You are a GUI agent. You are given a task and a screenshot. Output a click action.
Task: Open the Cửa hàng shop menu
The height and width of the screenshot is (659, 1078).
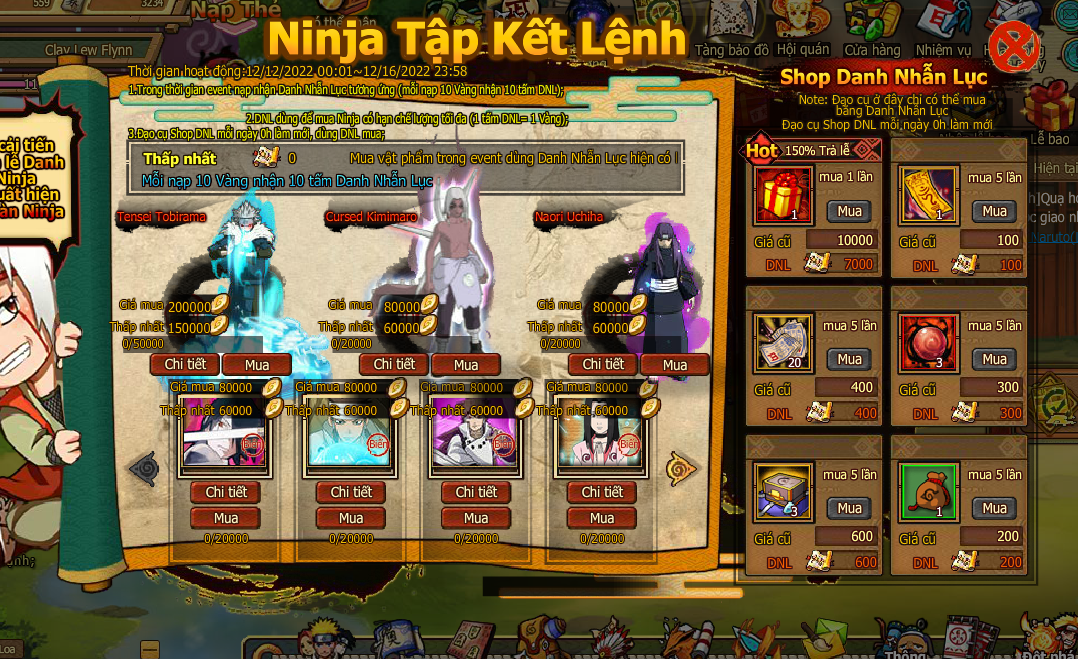pyautogui.click(x=872, y=35)
